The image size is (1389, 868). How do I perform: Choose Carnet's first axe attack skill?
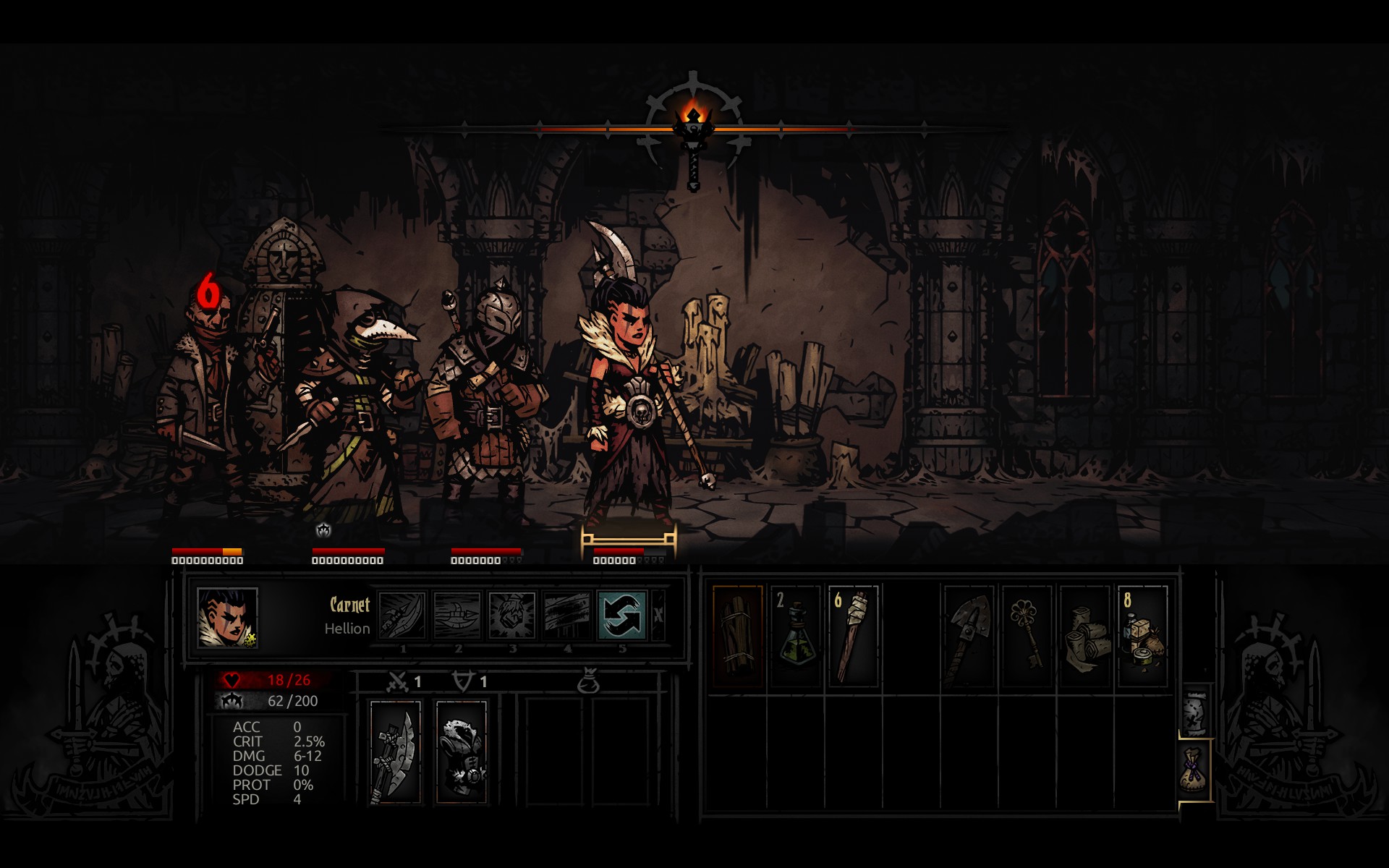pos(402,616)
